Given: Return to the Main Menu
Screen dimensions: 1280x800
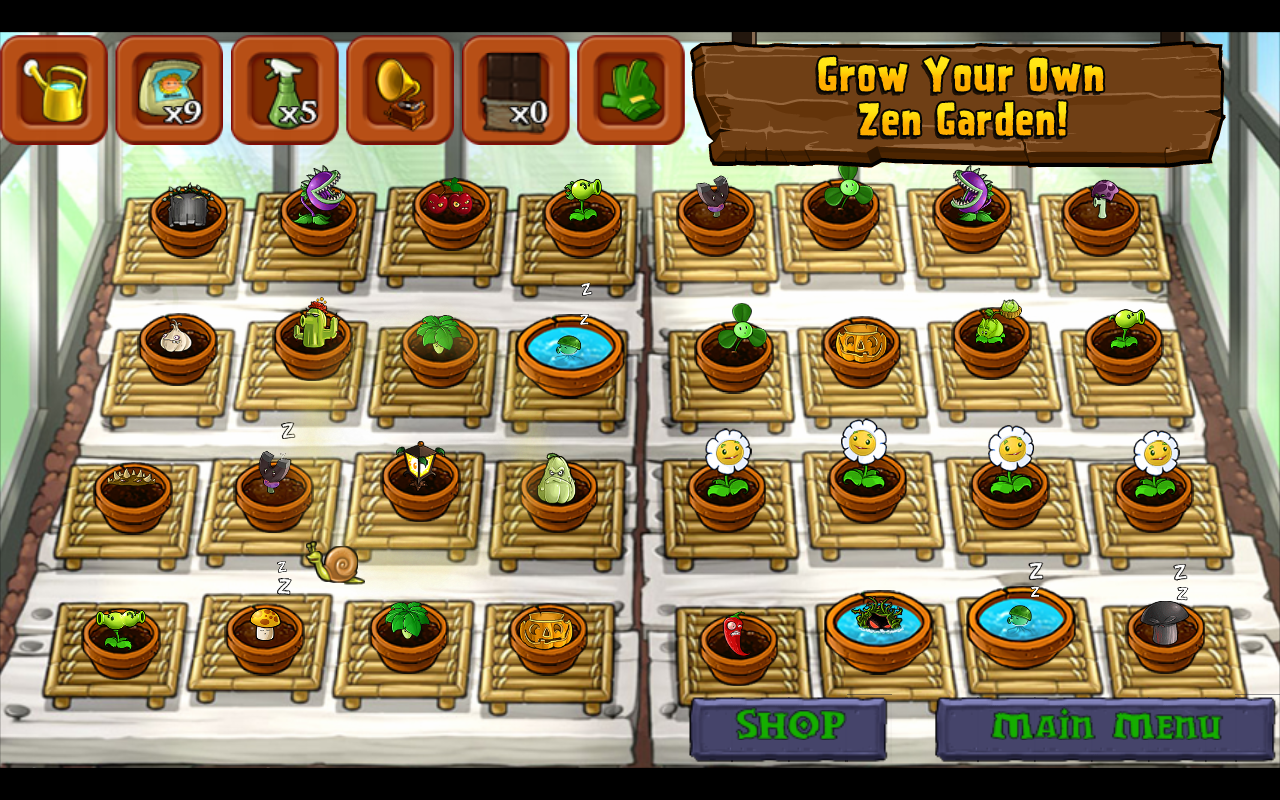Looking at the screenshot, I should [x=1105, y=727].
